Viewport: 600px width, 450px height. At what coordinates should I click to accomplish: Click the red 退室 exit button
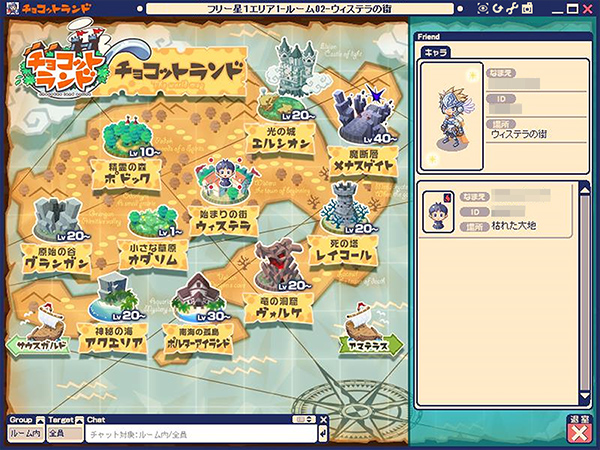pyautogui.click(x=577, y=433)
